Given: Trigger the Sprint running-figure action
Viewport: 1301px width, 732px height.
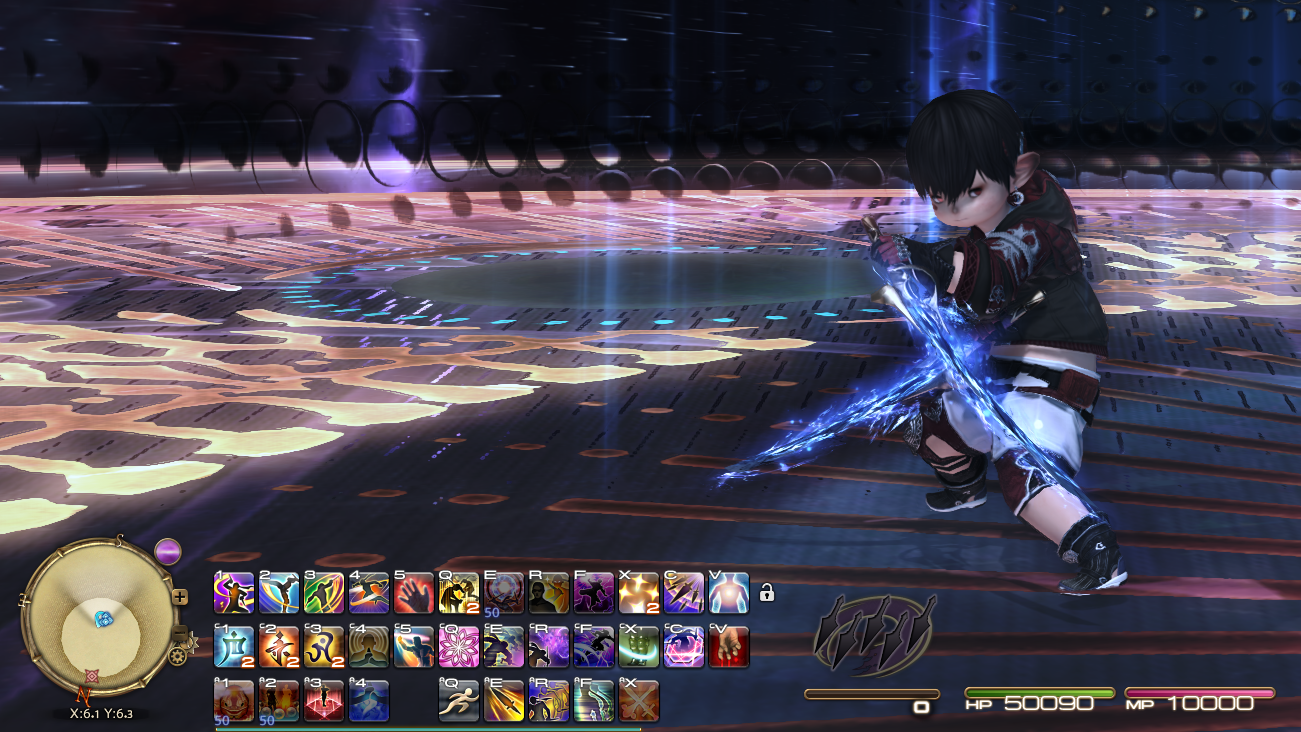Looking at the screenshot, I should (459, 701).
